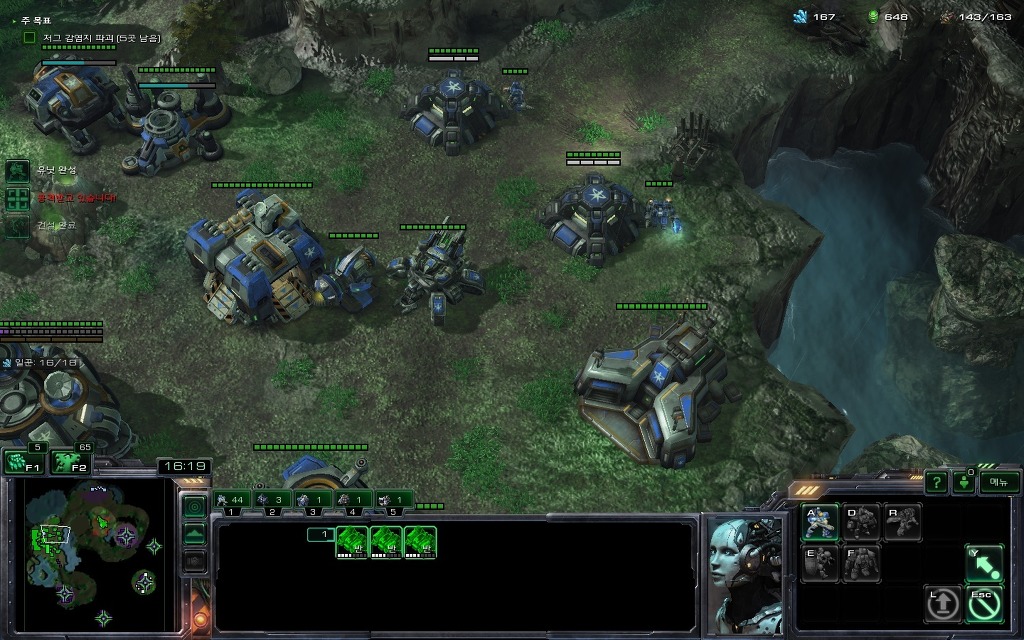The width and height of the screenshot is (1024, 640).
Task: Jump to the red under-attack alert icon
Action: coord(18,199)
